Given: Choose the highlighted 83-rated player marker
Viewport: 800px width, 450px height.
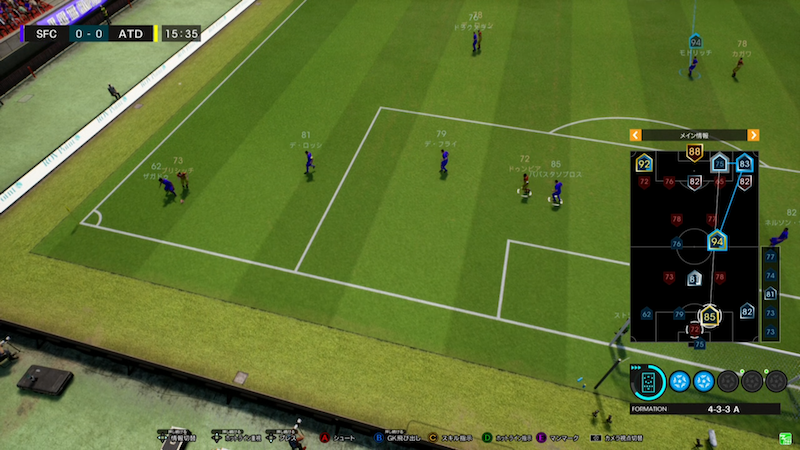Looking at the screenshot, I should [x=744, y=163].
